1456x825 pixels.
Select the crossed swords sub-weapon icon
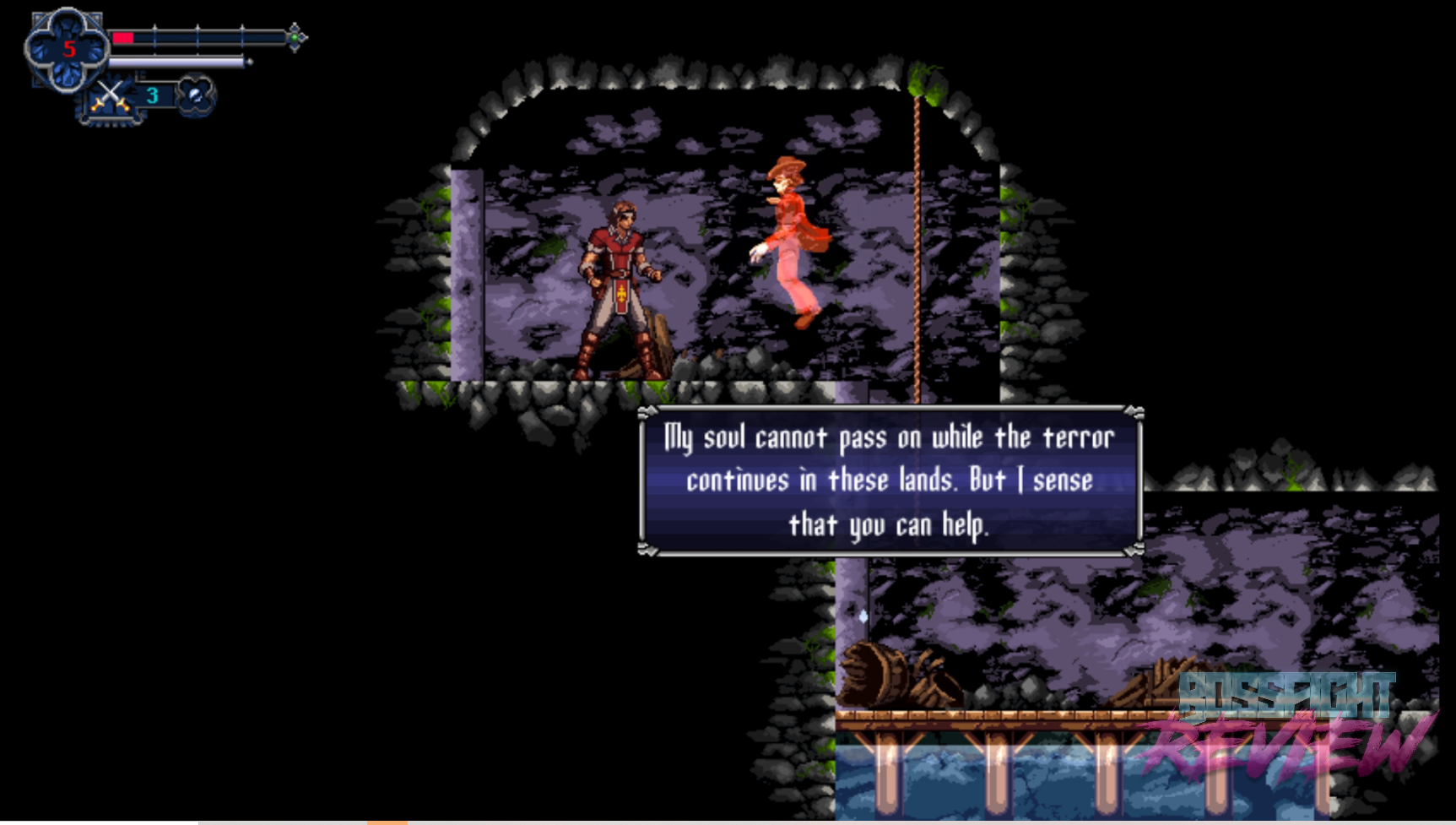pos(109,96)
